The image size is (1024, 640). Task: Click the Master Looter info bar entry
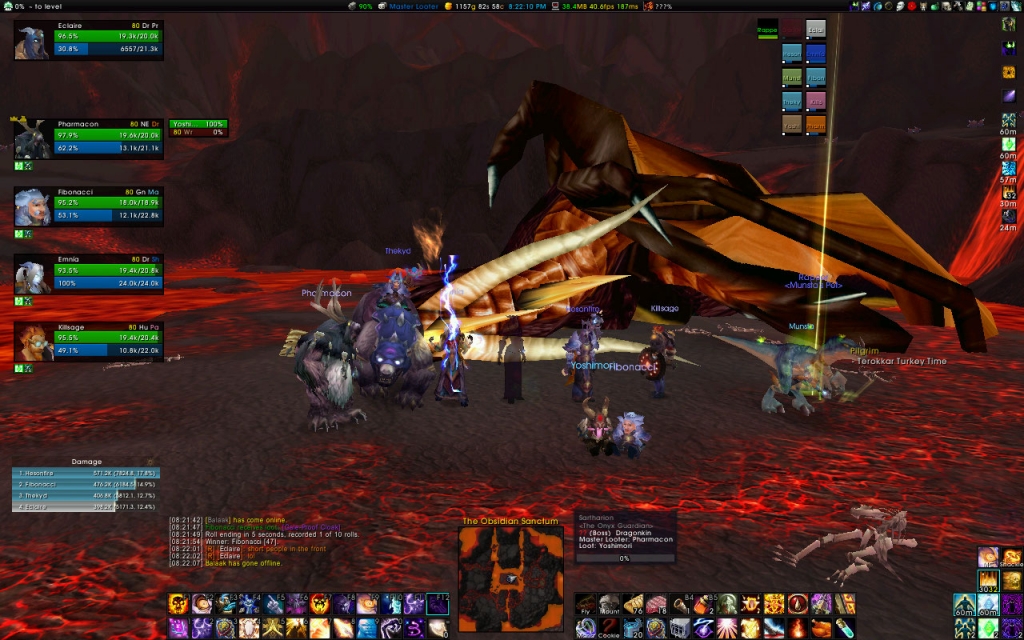412,6
